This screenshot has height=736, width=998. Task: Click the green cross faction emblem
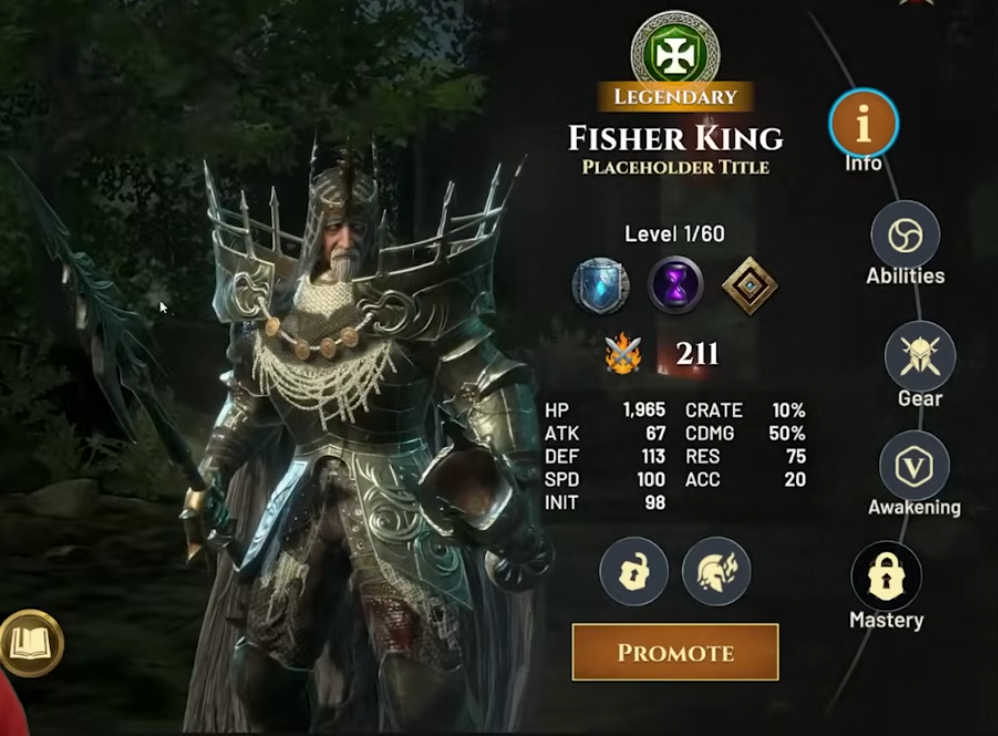click(675, 48)
